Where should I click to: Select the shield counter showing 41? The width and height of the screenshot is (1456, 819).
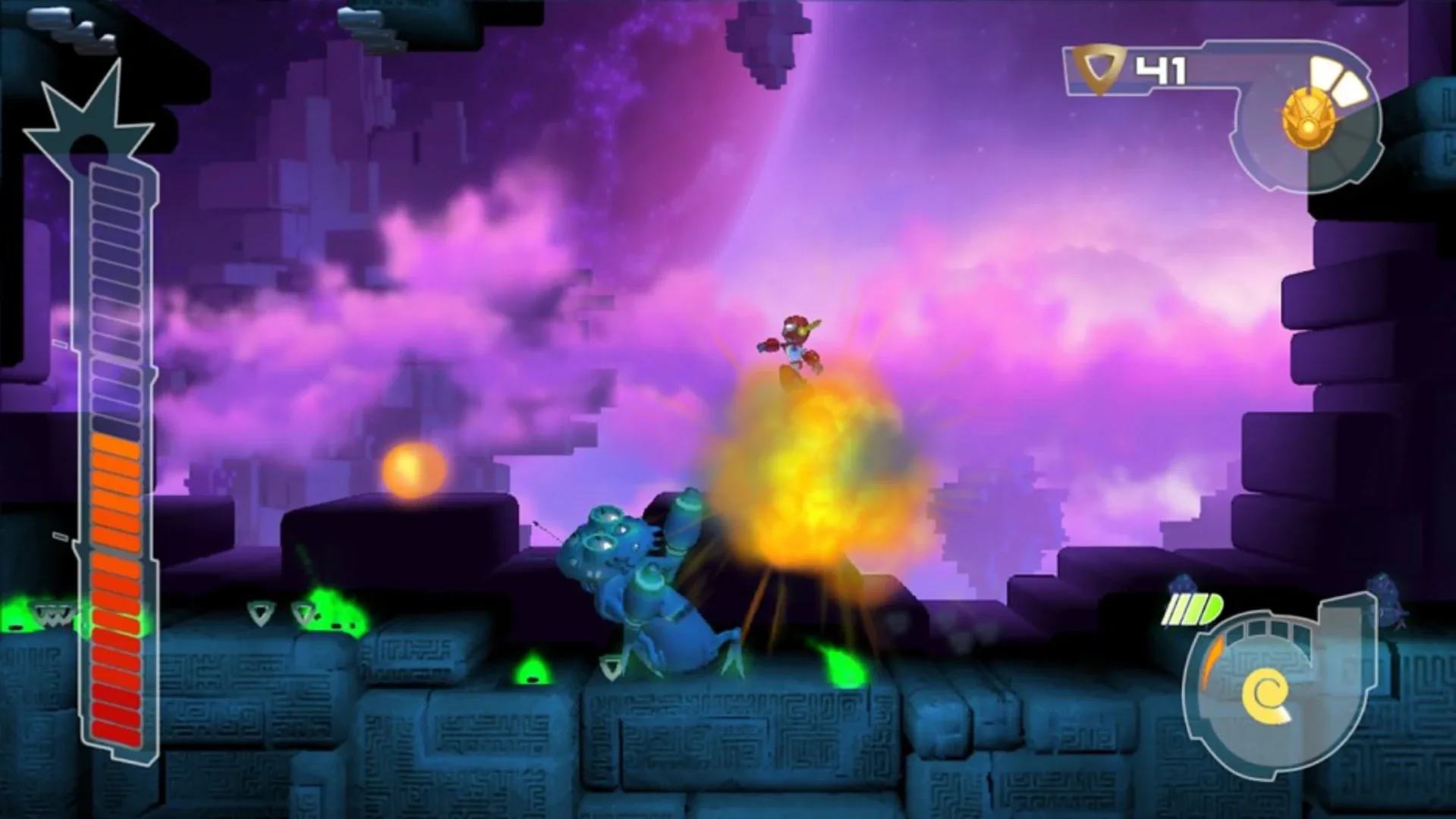tap(1160, 68)
